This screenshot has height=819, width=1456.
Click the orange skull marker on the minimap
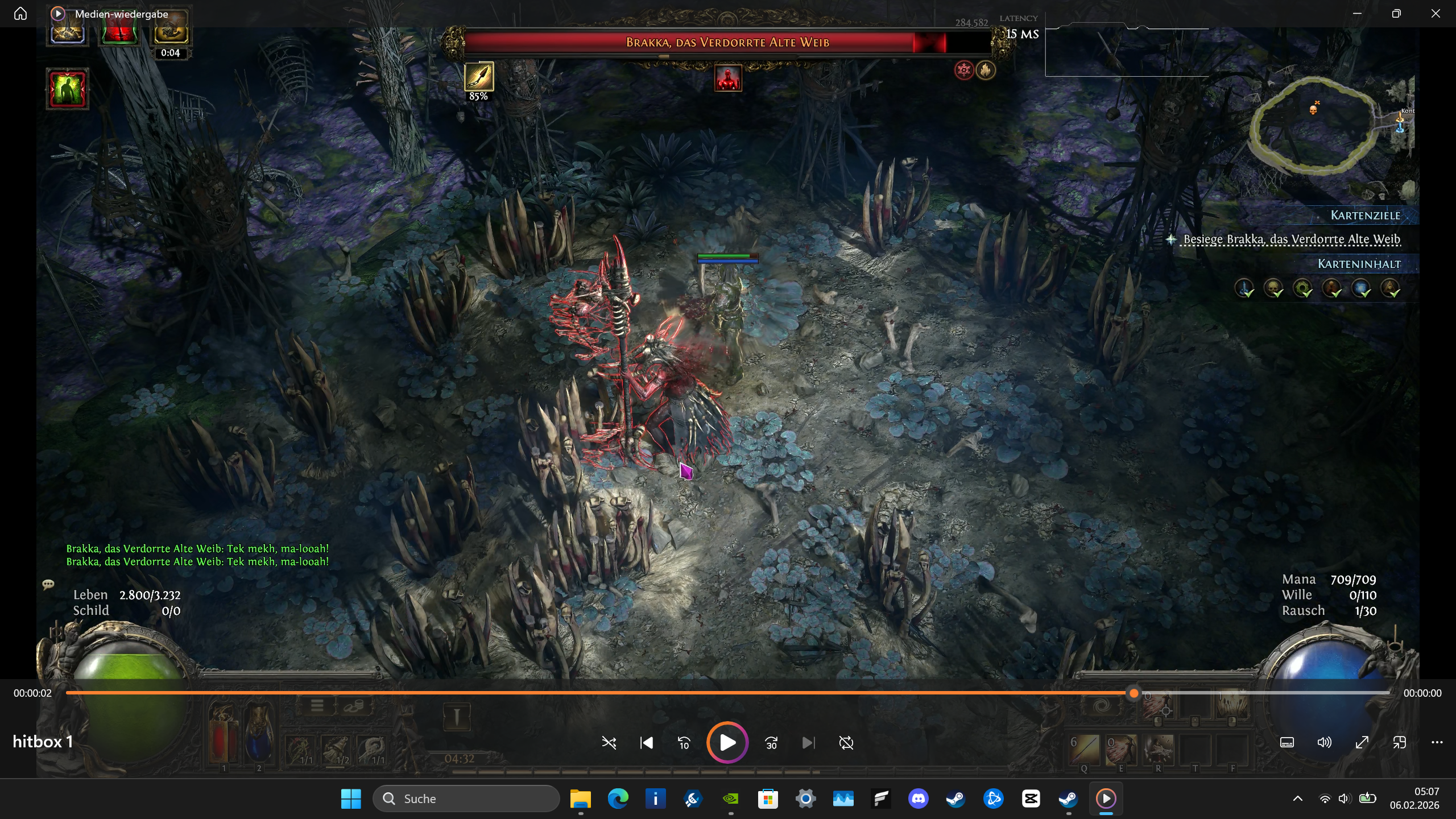click(x=1313, y=109)
